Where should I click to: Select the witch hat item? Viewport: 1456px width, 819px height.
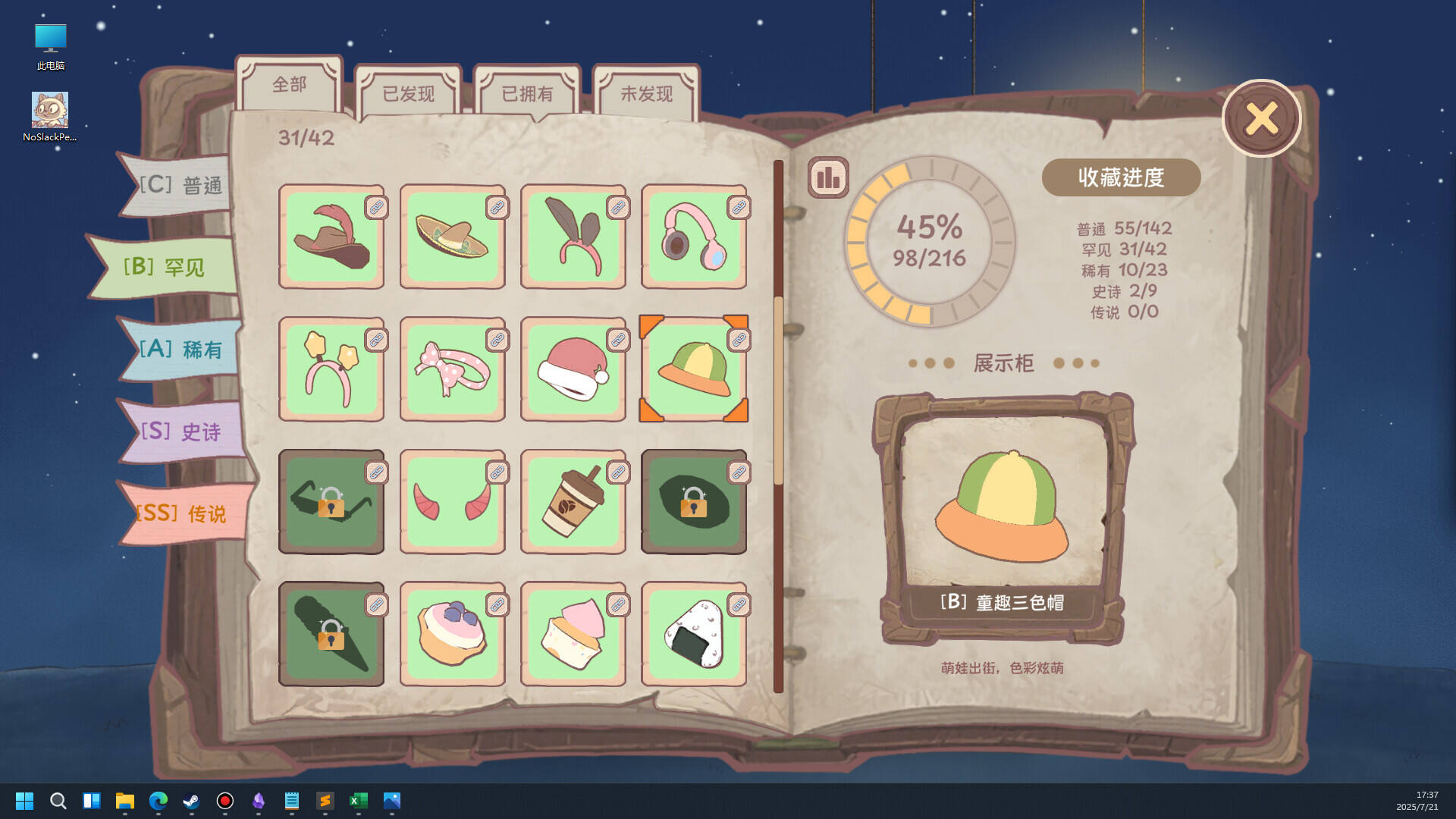coord(331,237)
